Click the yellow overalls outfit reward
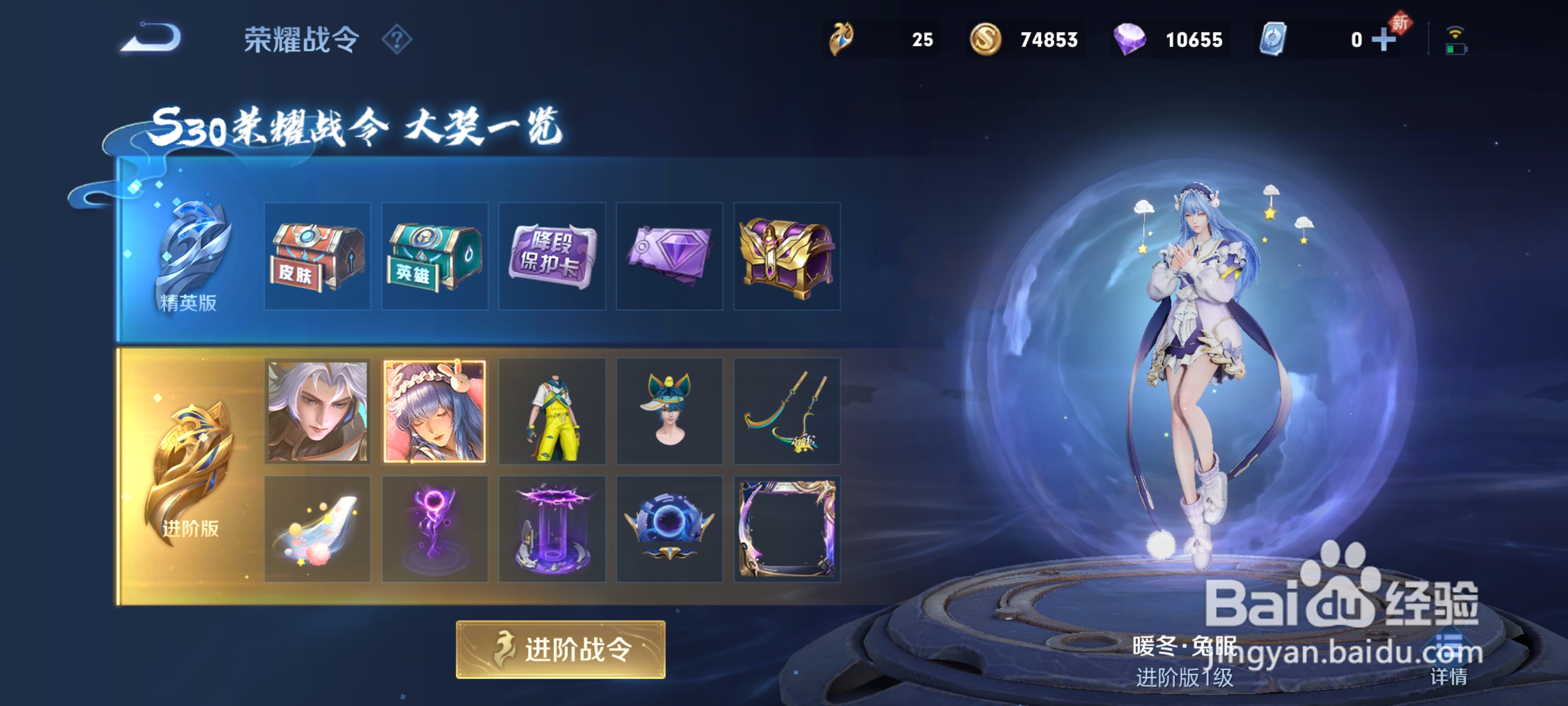Image resolution: width=1568 pixels, height=706 pixels. (x=551, y=411)
